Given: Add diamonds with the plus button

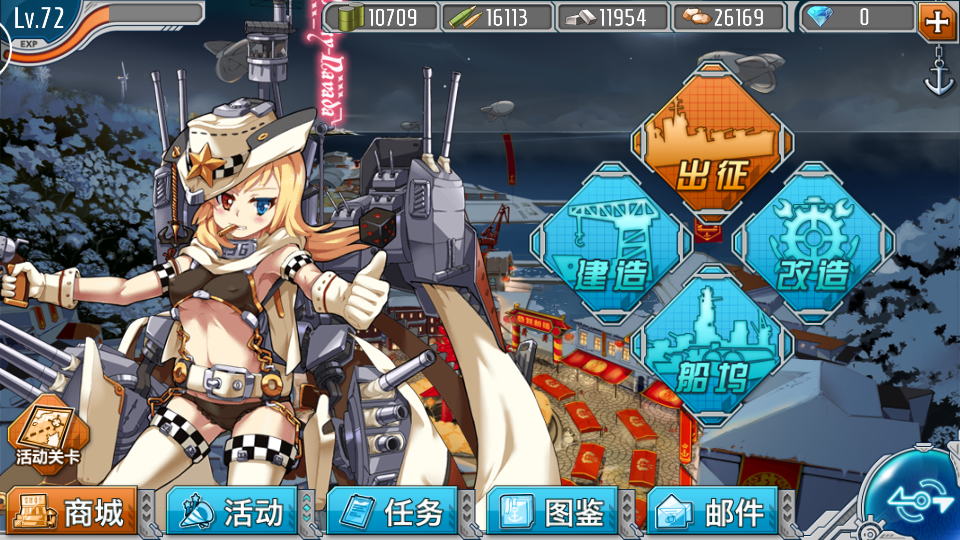Looking at the screenshot, I should 936,20.
